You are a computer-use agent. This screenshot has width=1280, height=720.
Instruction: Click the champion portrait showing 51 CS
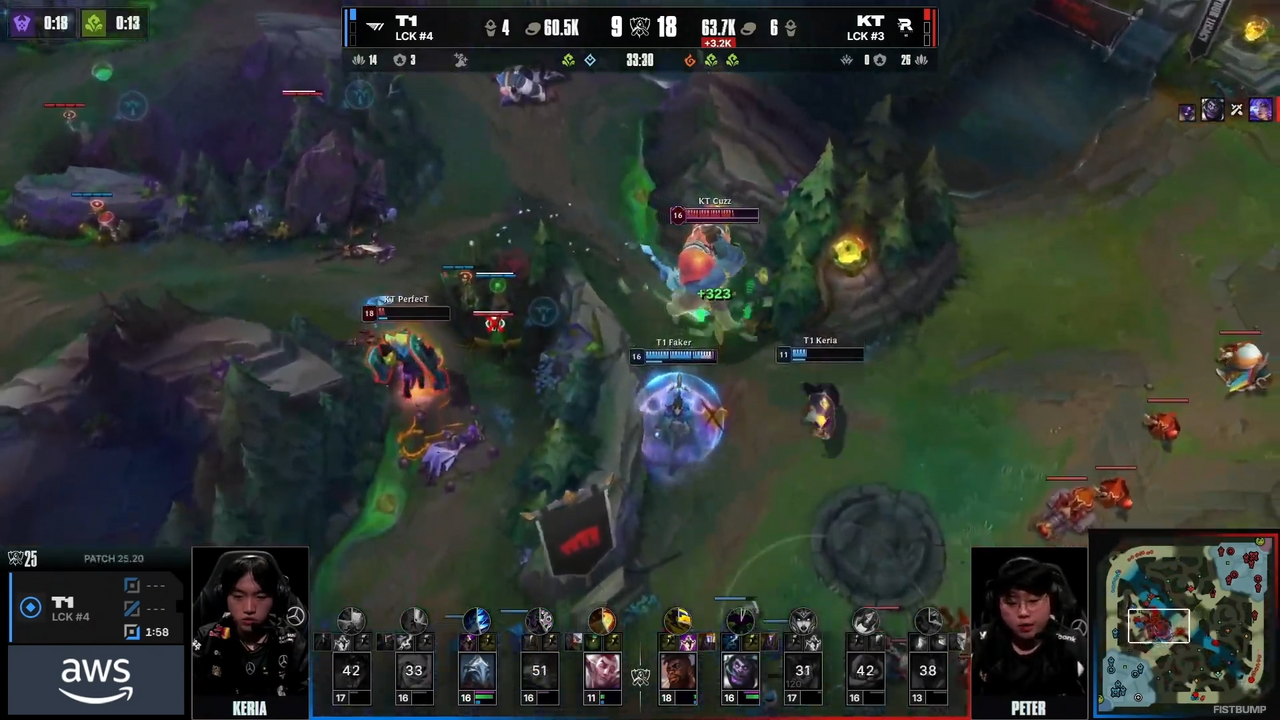tap(539, 670)
